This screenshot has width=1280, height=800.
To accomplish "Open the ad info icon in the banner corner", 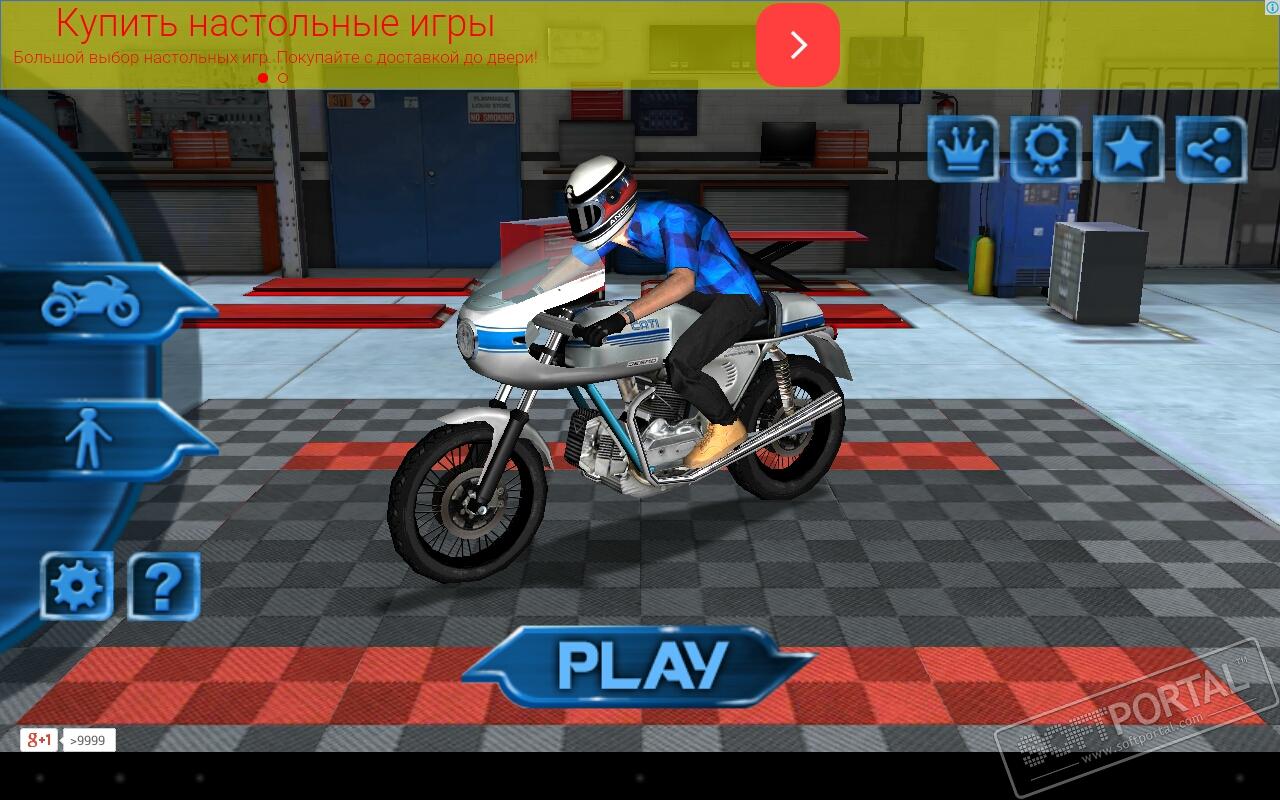I will pos(1270,9).
